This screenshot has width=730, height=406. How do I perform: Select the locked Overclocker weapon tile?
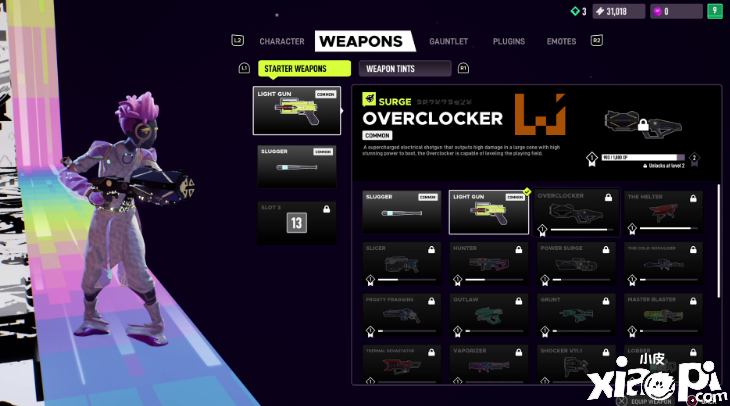[x=575, y=212]
